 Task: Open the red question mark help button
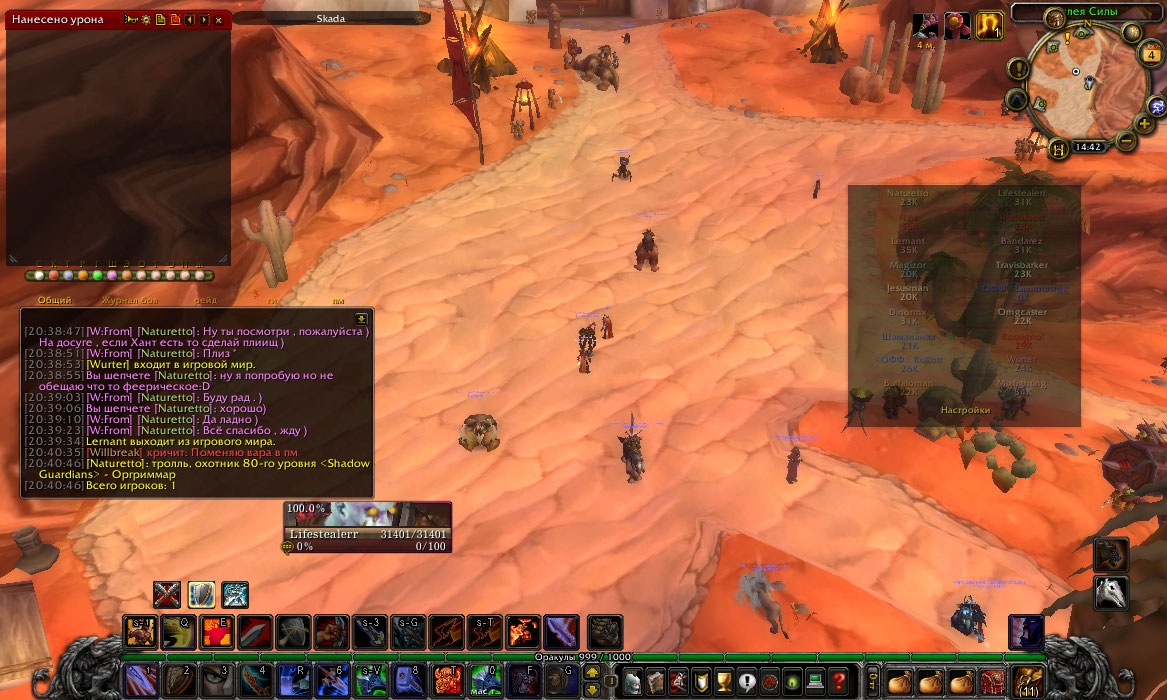pos(839,681)
